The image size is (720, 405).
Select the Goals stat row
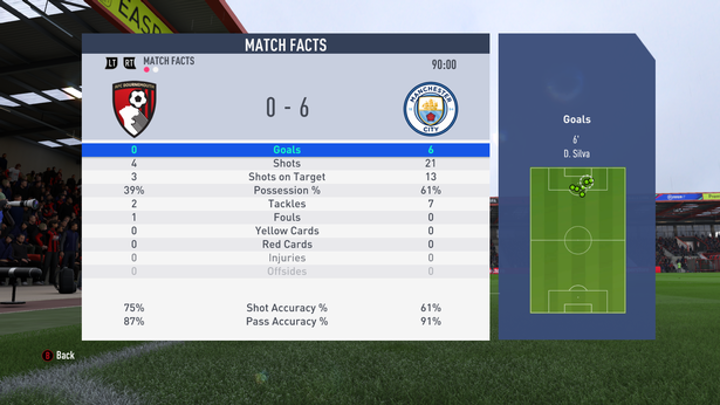coord(286,150)
